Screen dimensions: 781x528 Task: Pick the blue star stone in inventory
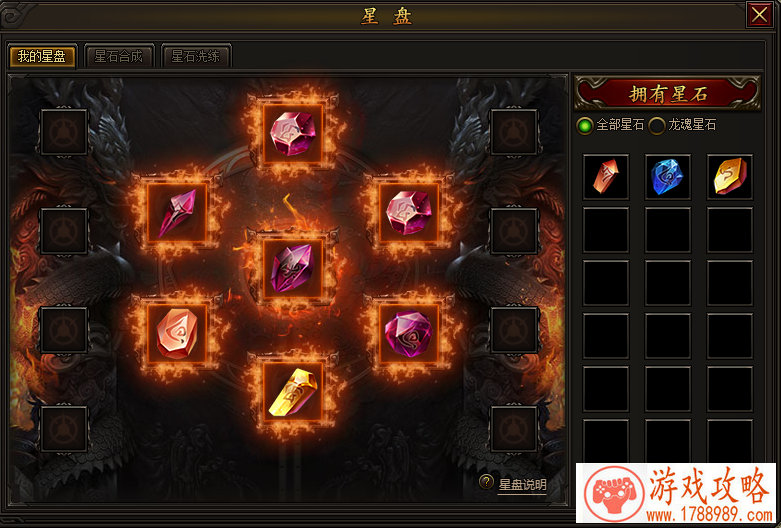tap(668, 176)
